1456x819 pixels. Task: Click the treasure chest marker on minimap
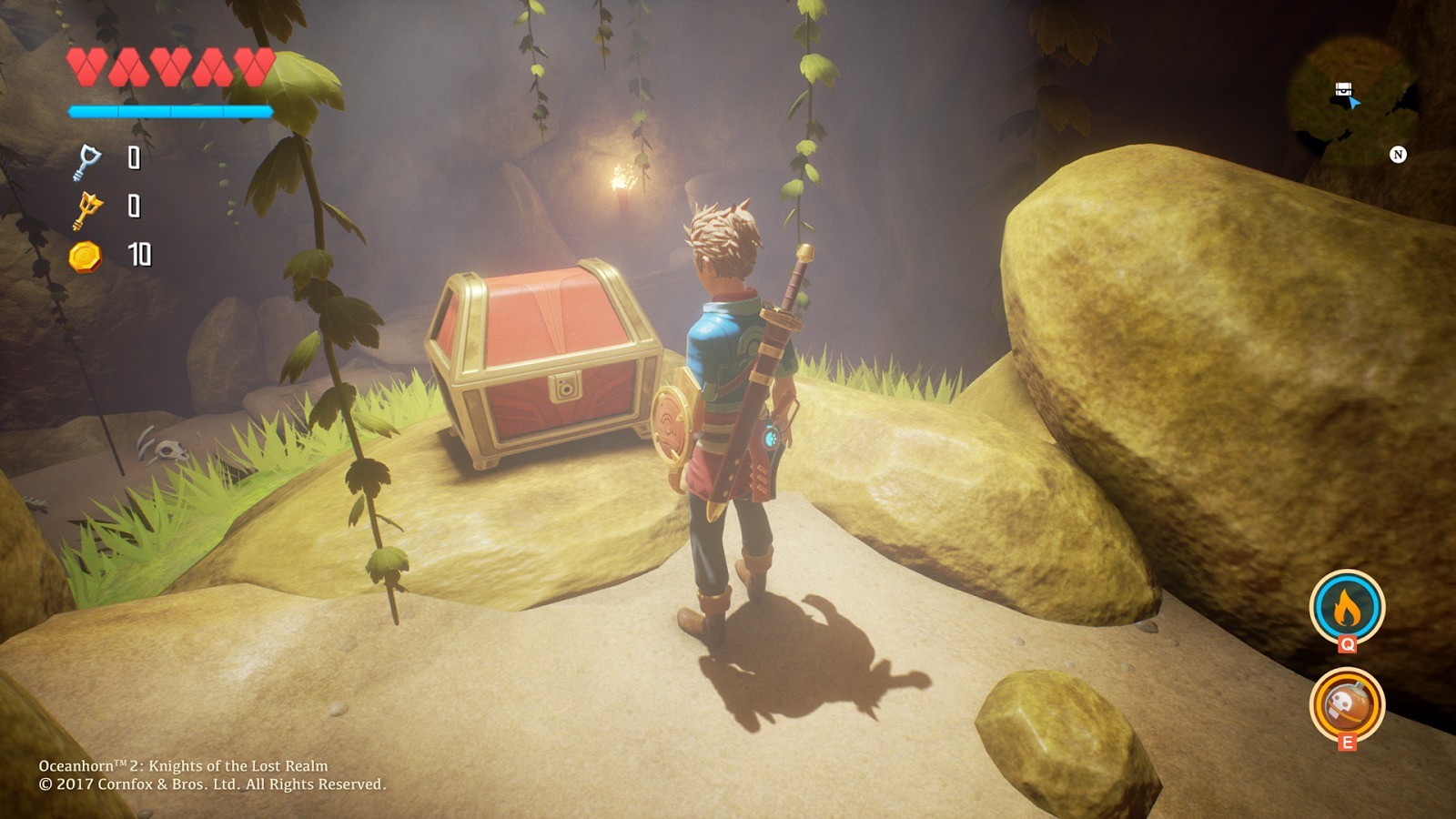point(1343,89)
